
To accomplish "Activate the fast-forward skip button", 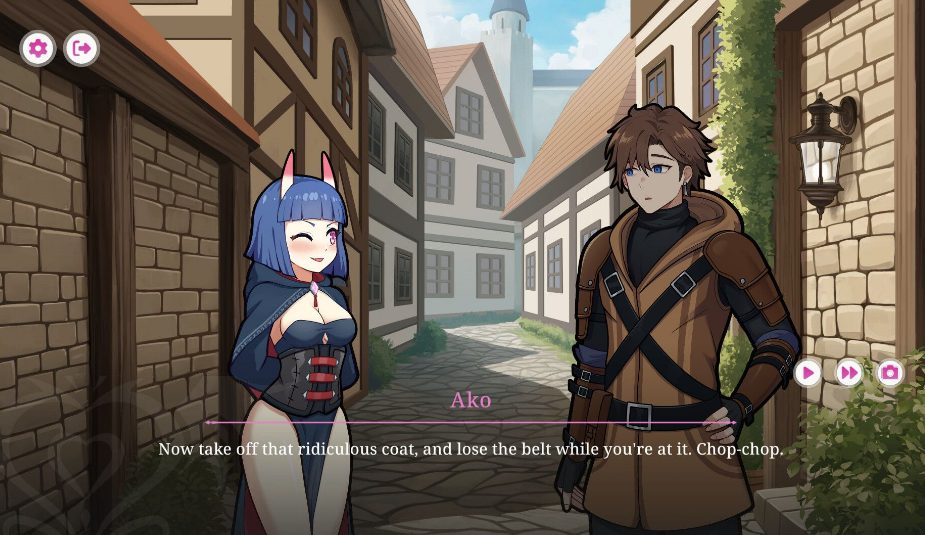I will (849, 373).
